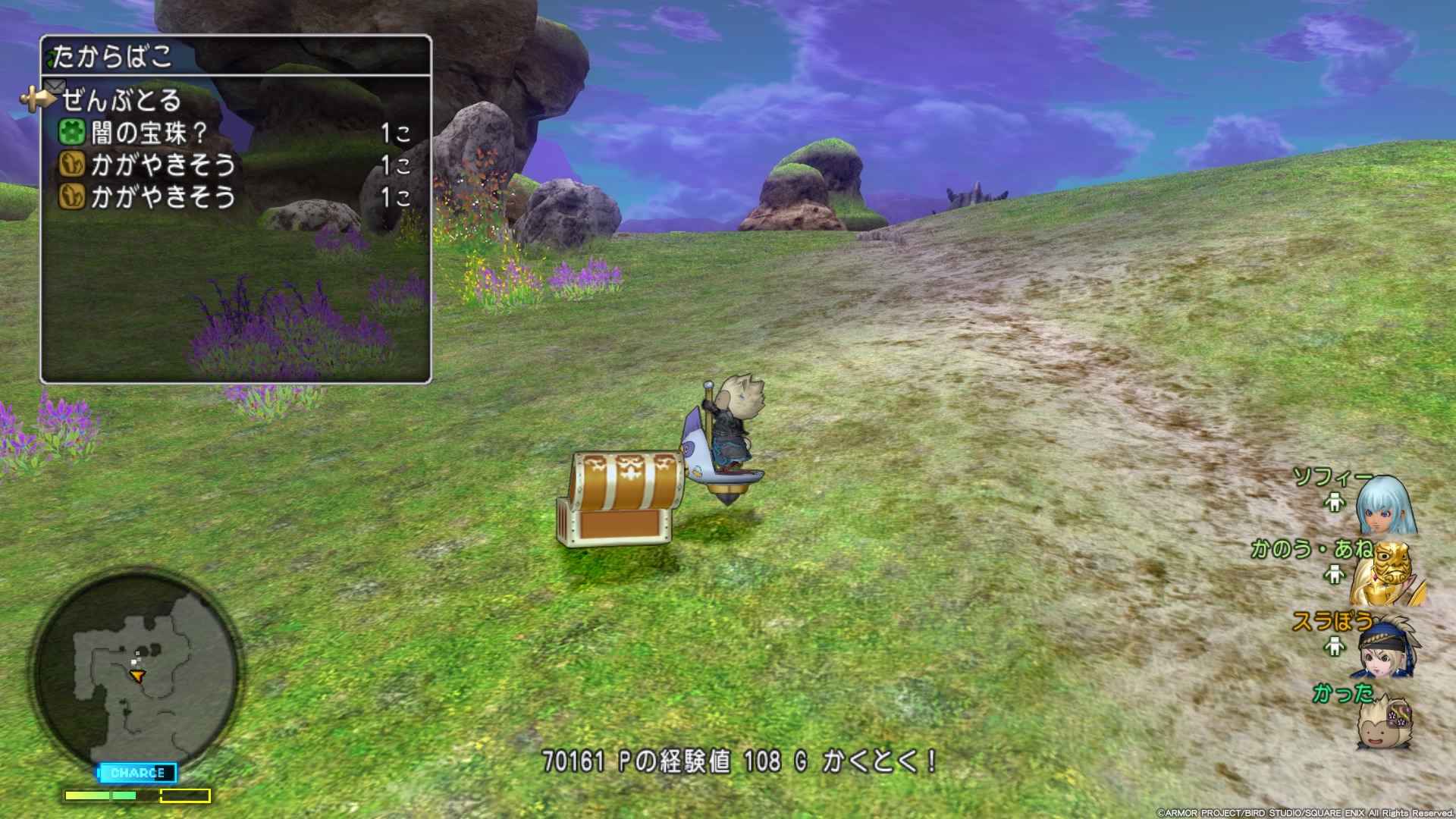Viewport: 1456px width, 819px height.
Task: Choose ぜんぶとる to take all items
Action: point(121,100)
